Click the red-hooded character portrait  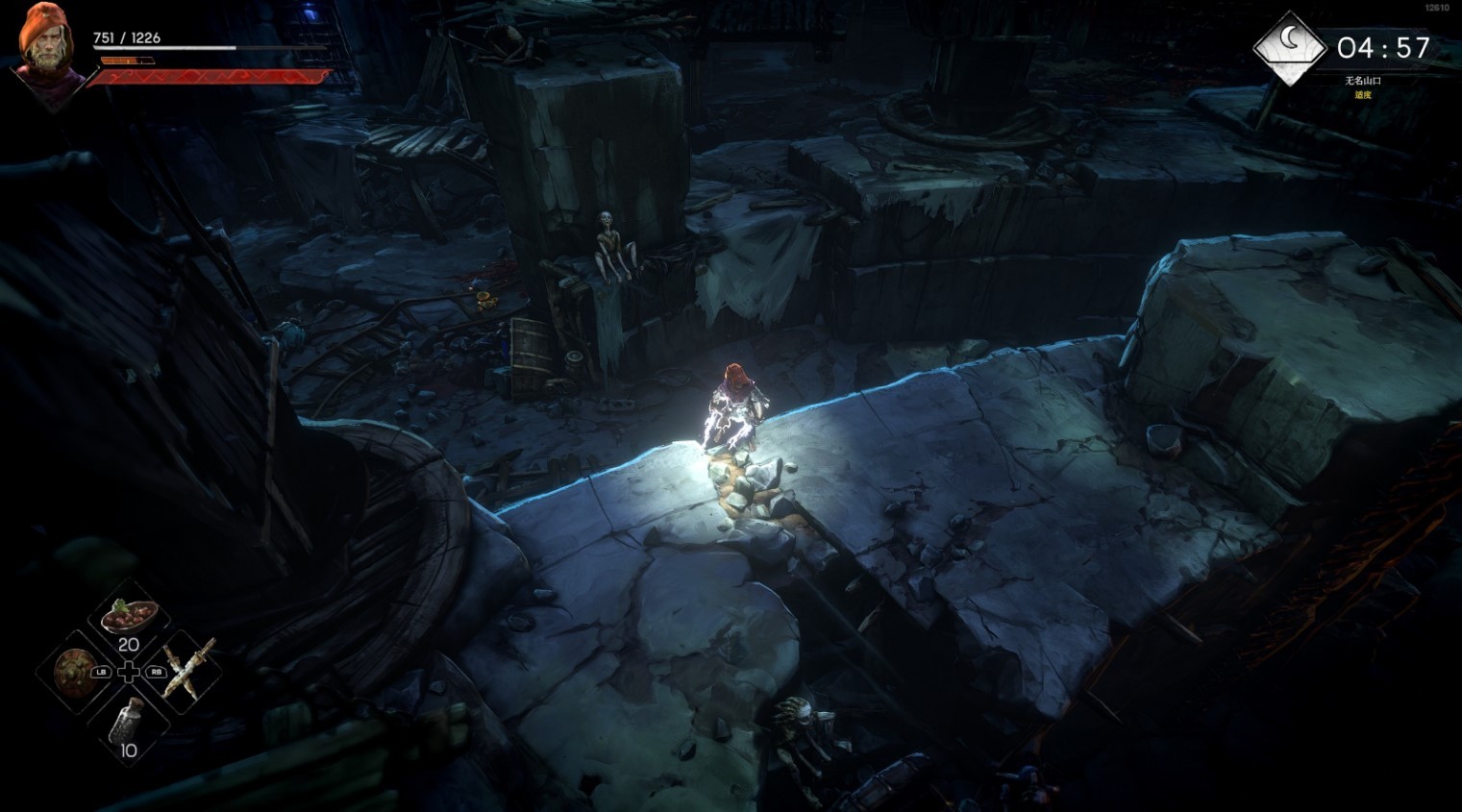click(x=44, y=52)
